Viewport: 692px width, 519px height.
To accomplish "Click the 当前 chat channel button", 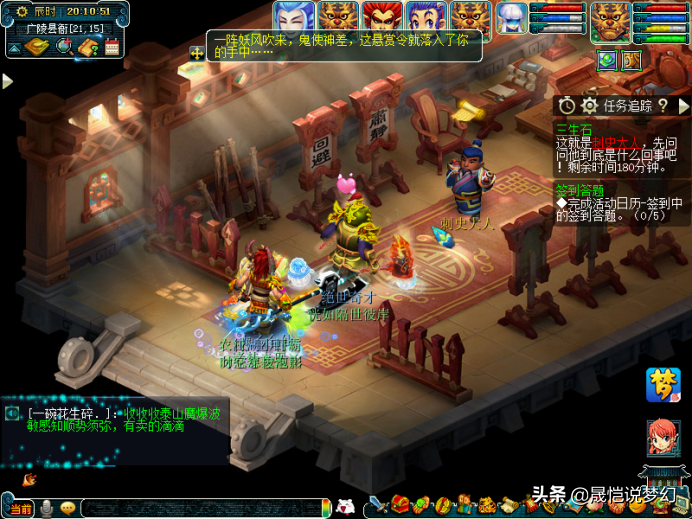I will tap(20, 509).
